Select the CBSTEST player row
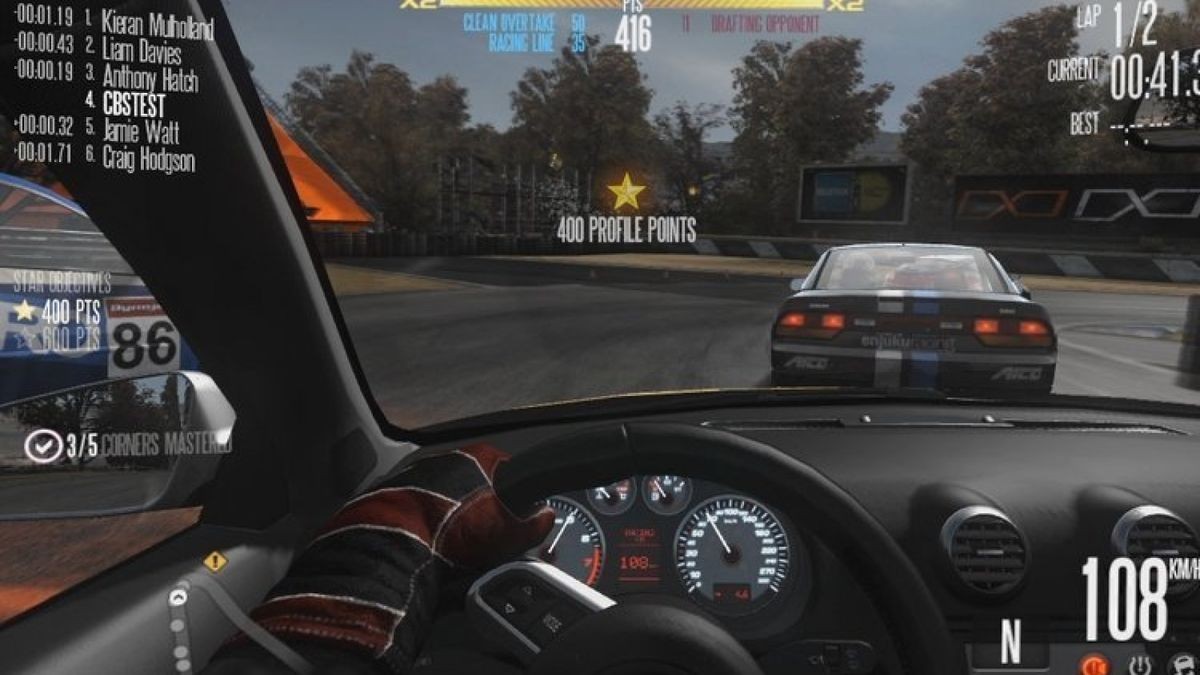The height and width of the screenshot is (675, 1200). tap(132, 103)
